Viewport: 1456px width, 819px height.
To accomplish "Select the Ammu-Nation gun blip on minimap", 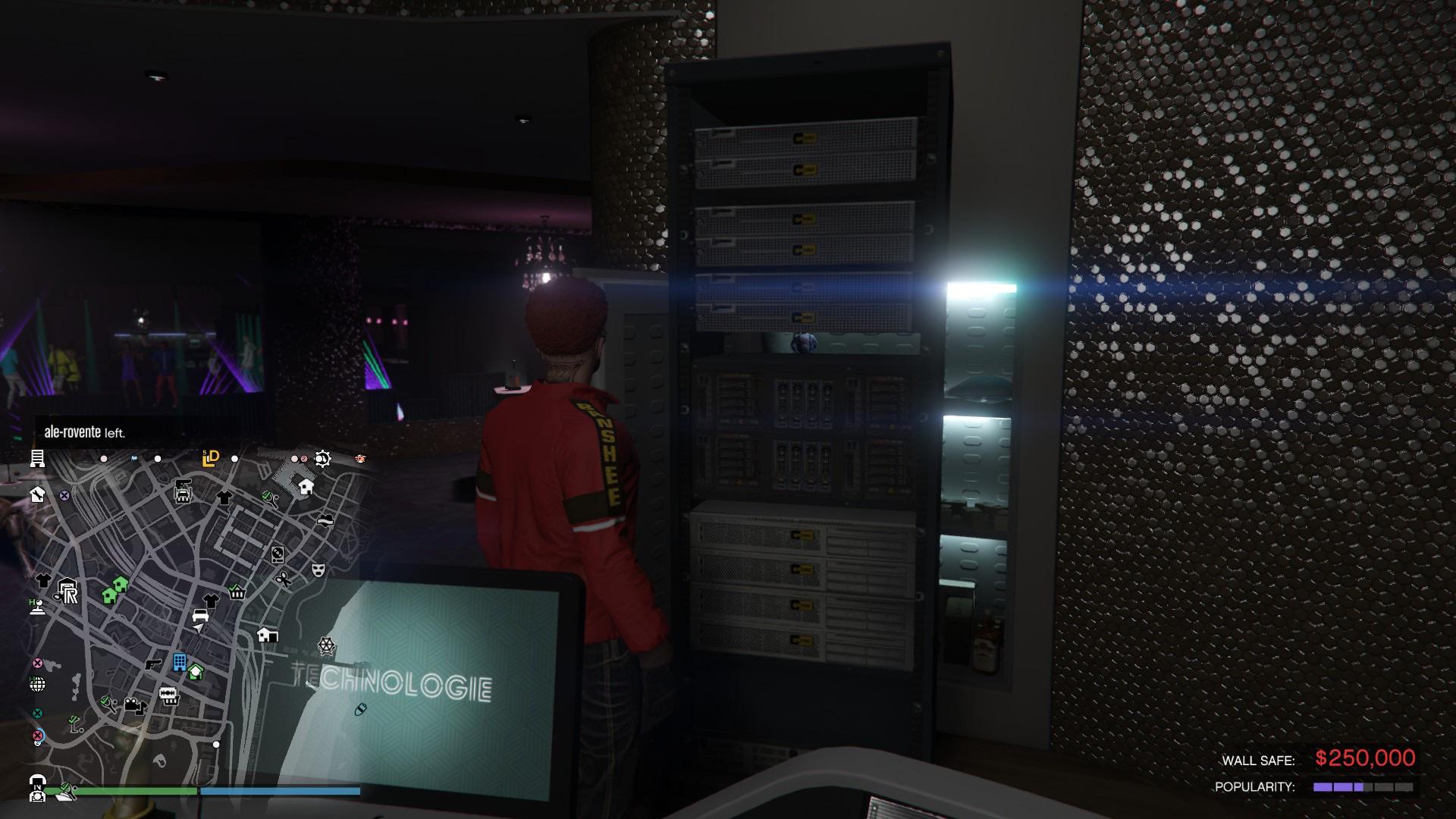I will coord(152,665).
